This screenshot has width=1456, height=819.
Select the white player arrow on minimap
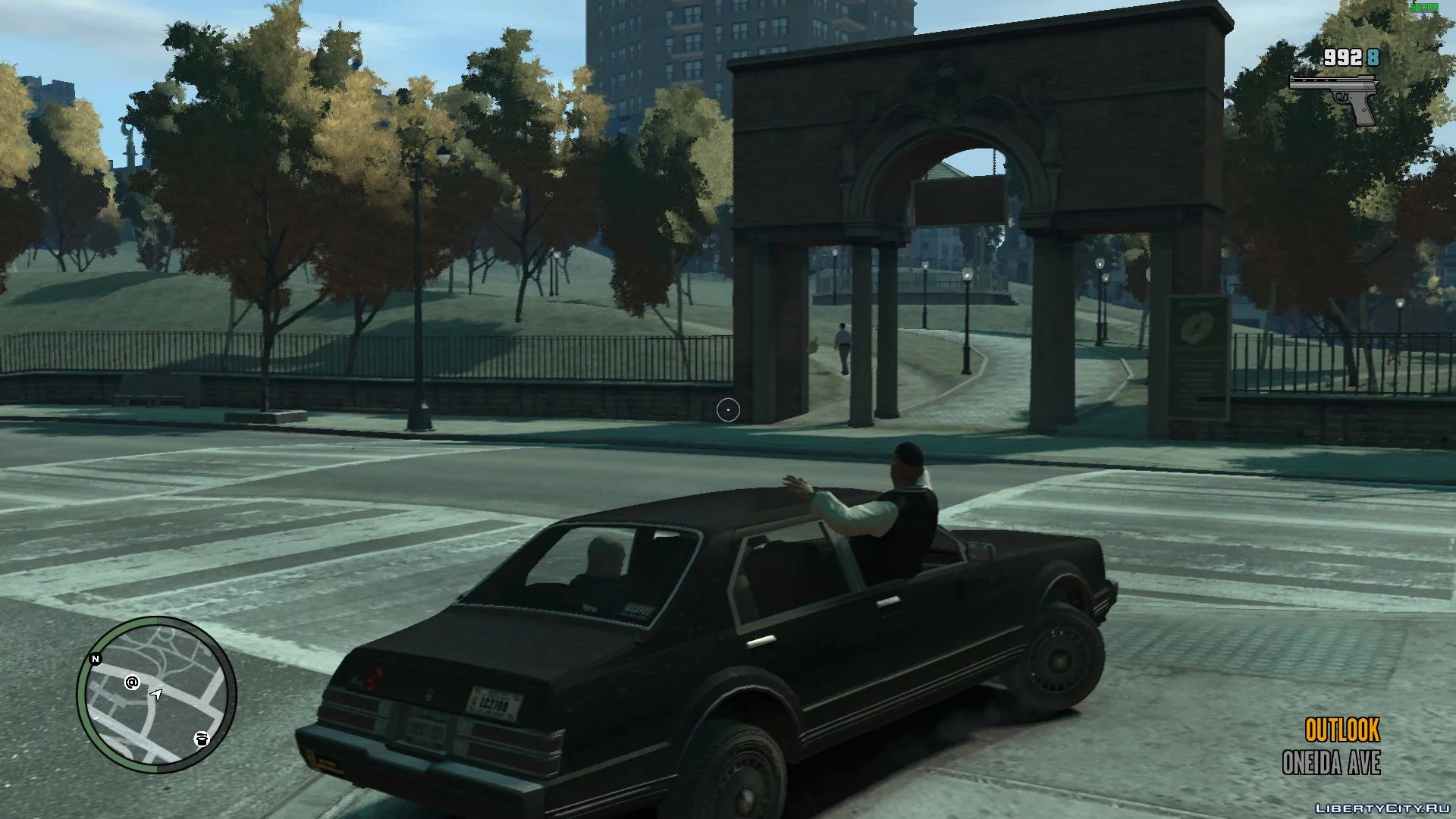point(156,694)
